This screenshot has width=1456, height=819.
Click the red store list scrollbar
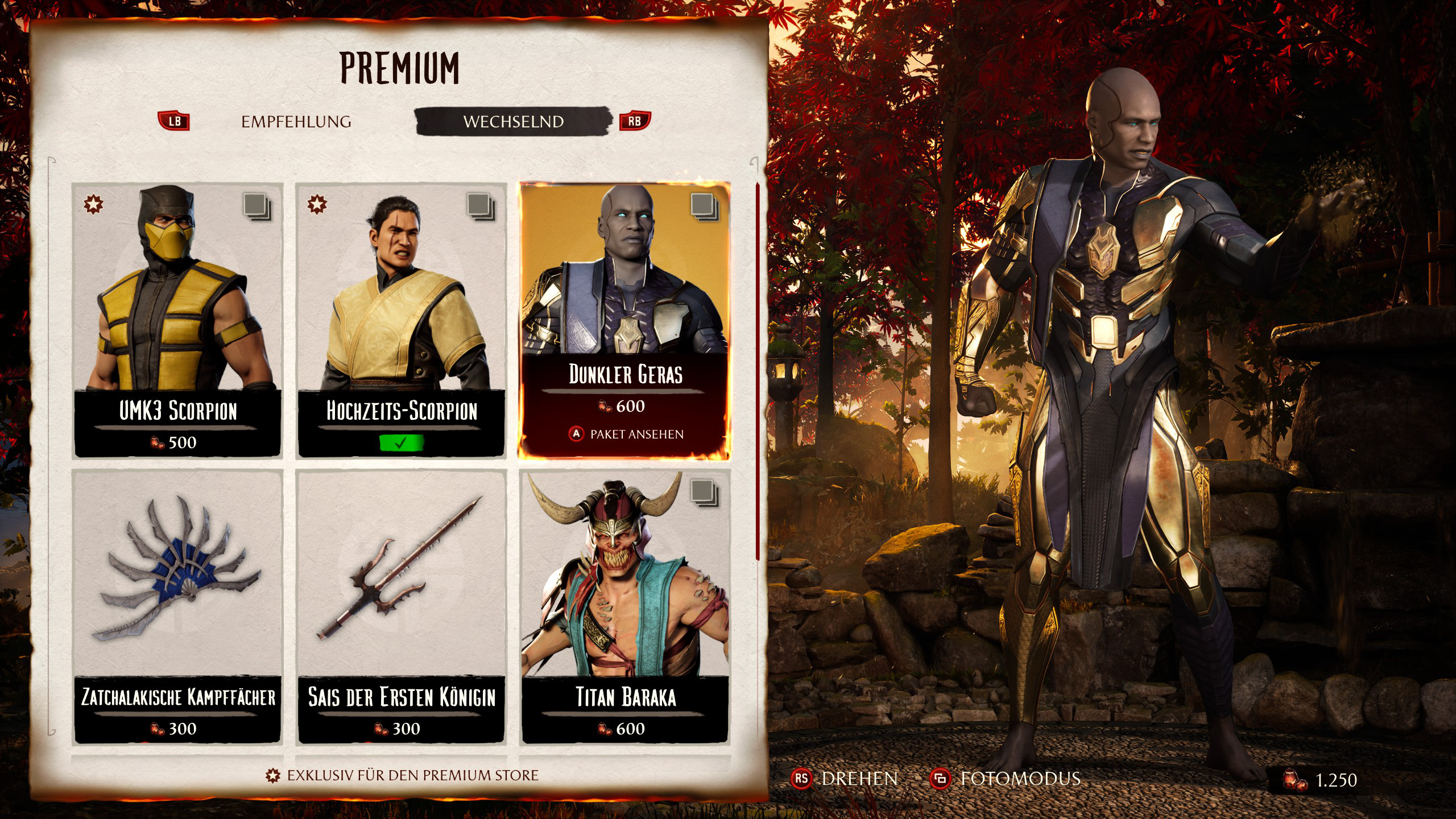[x=757, y=370]
